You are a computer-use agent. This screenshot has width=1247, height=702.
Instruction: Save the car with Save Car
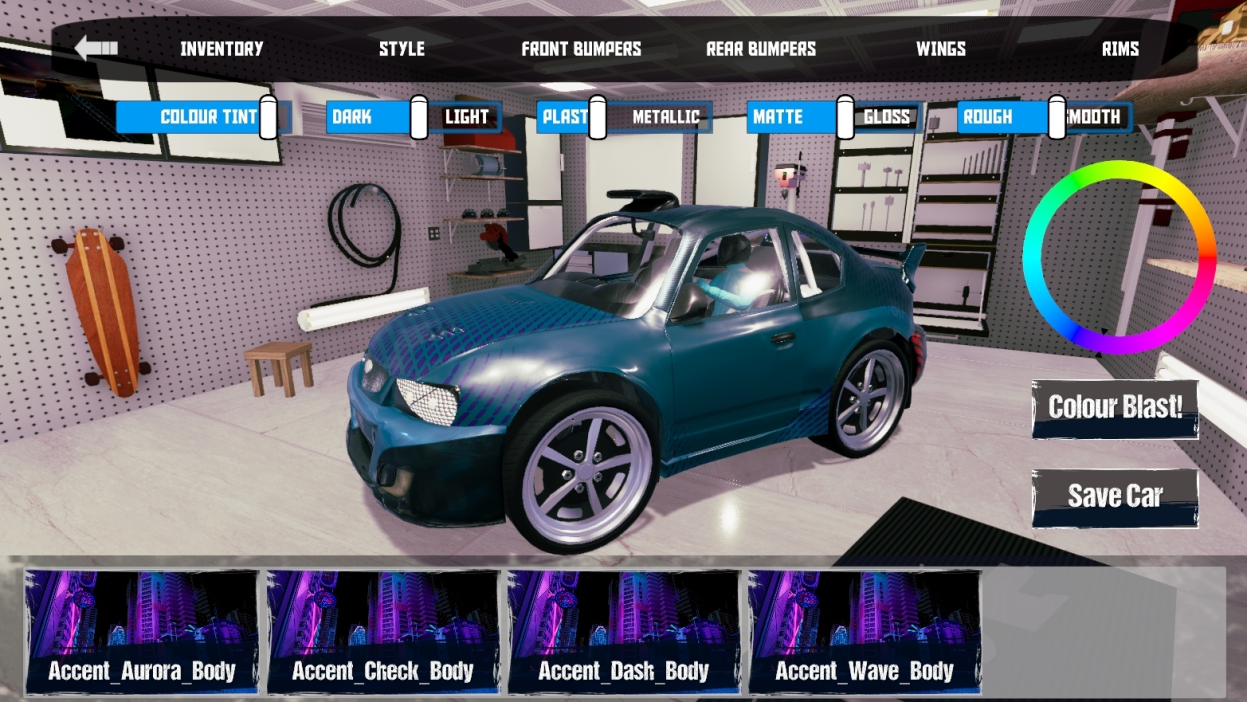pyautogui.click(x=1115, y=496)
